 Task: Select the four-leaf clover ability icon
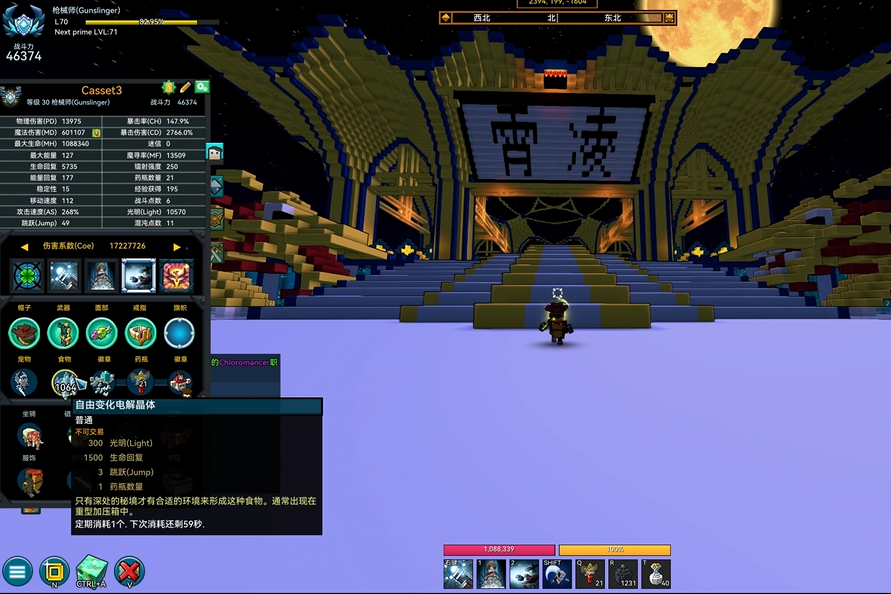[x=27, y=275]
